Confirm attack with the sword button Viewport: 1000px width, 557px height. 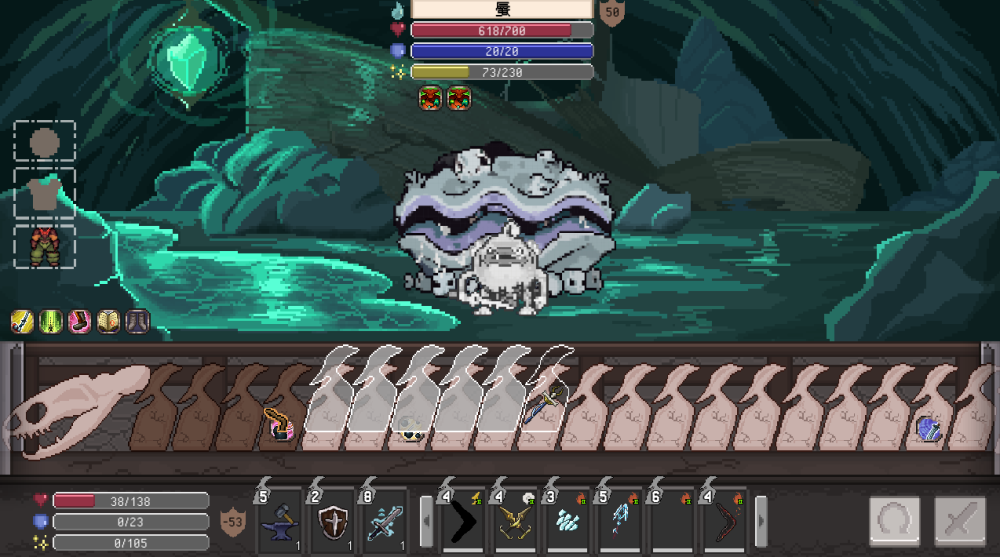(x=960, y=522)
